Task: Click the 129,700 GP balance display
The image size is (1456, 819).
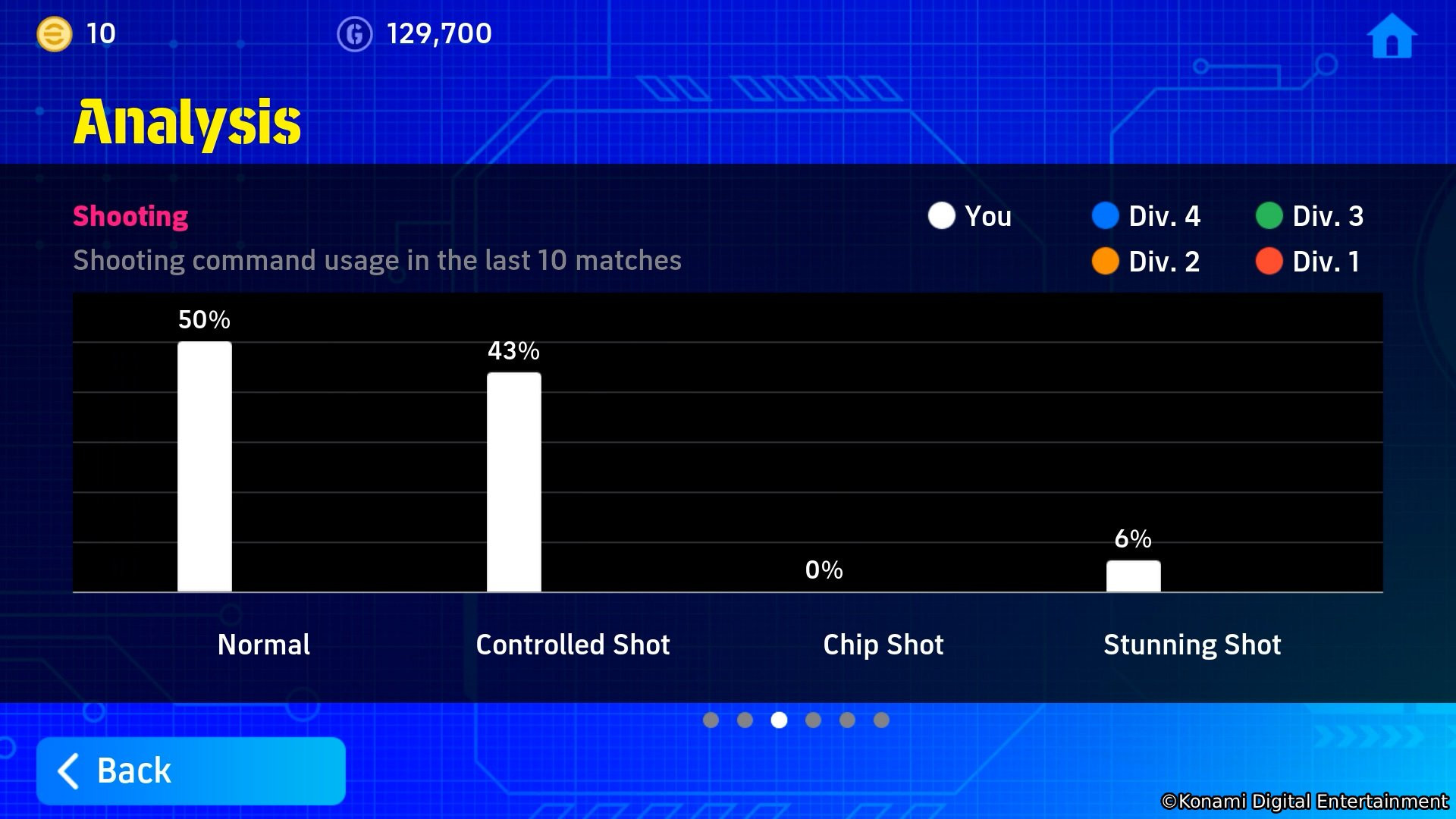Action: (439, 33)
